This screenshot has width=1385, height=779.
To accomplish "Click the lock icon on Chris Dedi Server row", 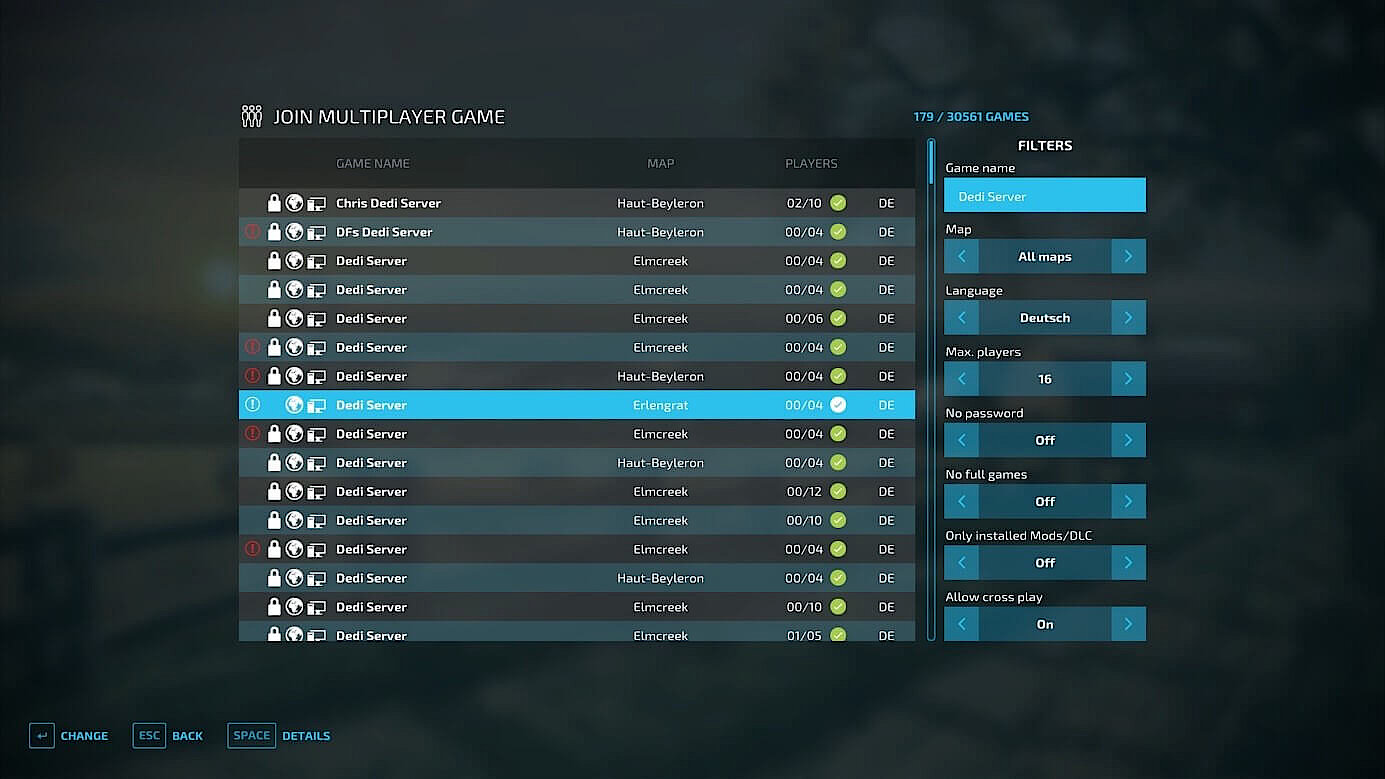I will point(274,202).
